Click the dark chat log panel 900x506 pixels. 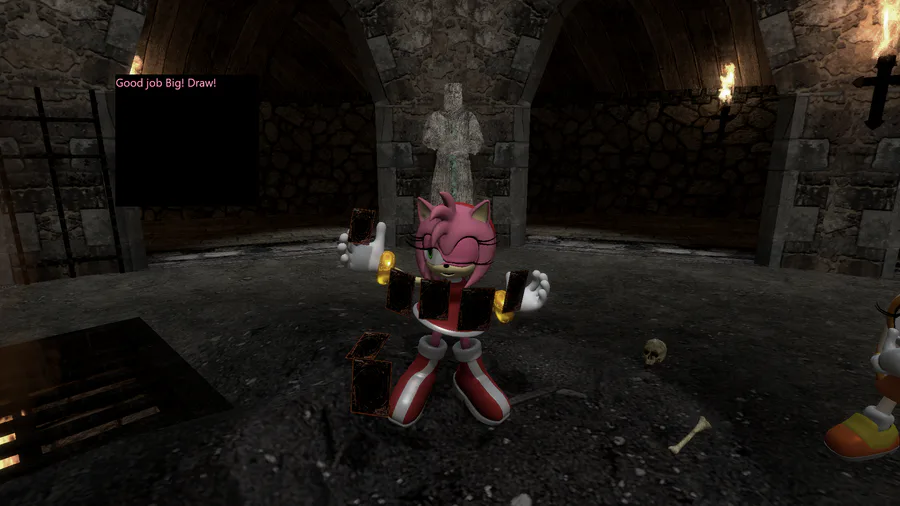pos(187,140)
